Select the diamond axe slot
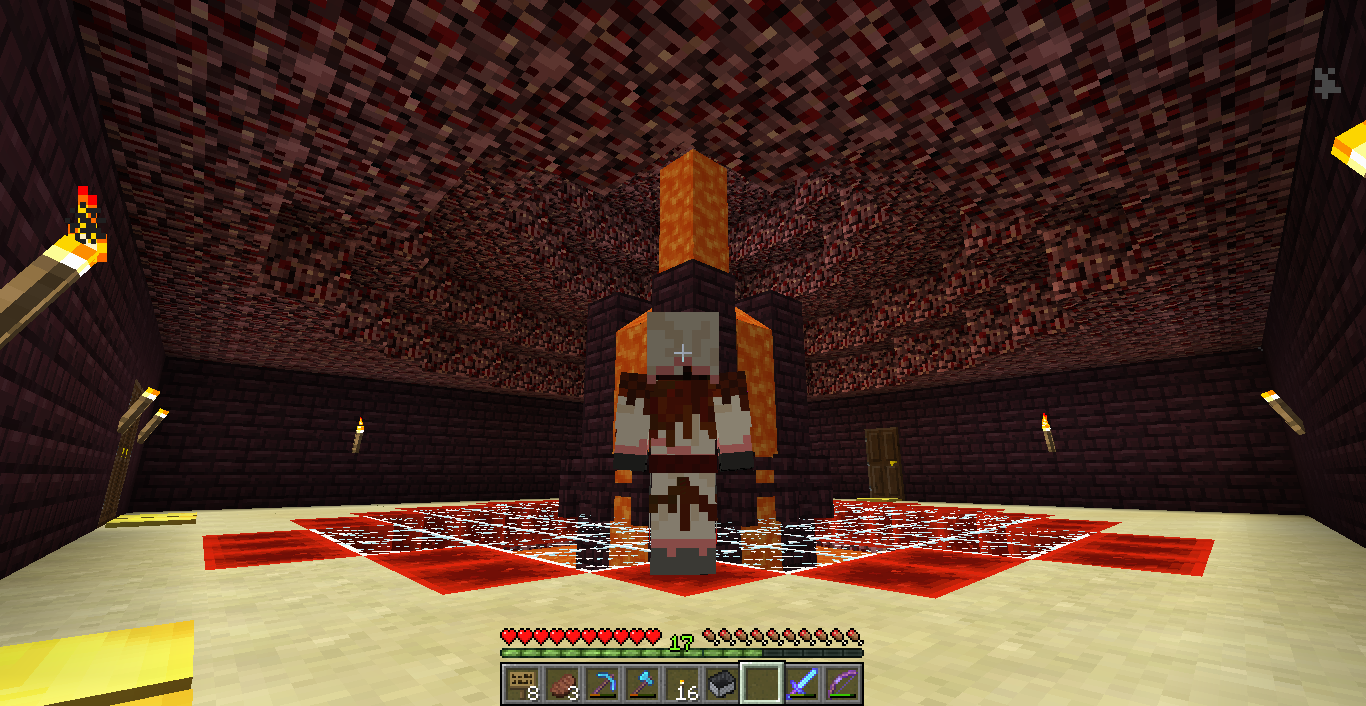The image size is (1366, 706). [641, 684]
